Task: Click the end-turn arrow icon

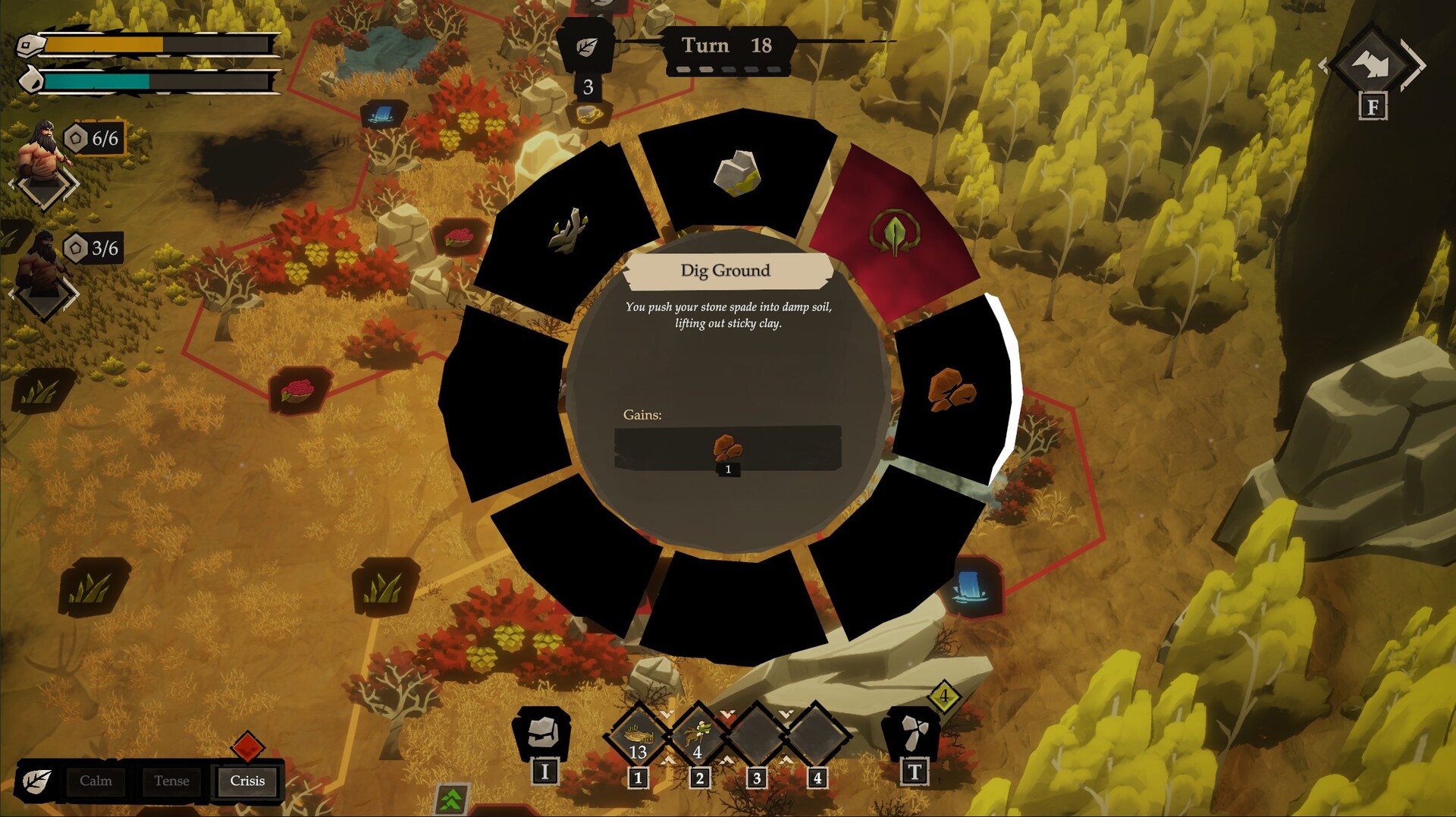Action: [x=1373, y=65]
